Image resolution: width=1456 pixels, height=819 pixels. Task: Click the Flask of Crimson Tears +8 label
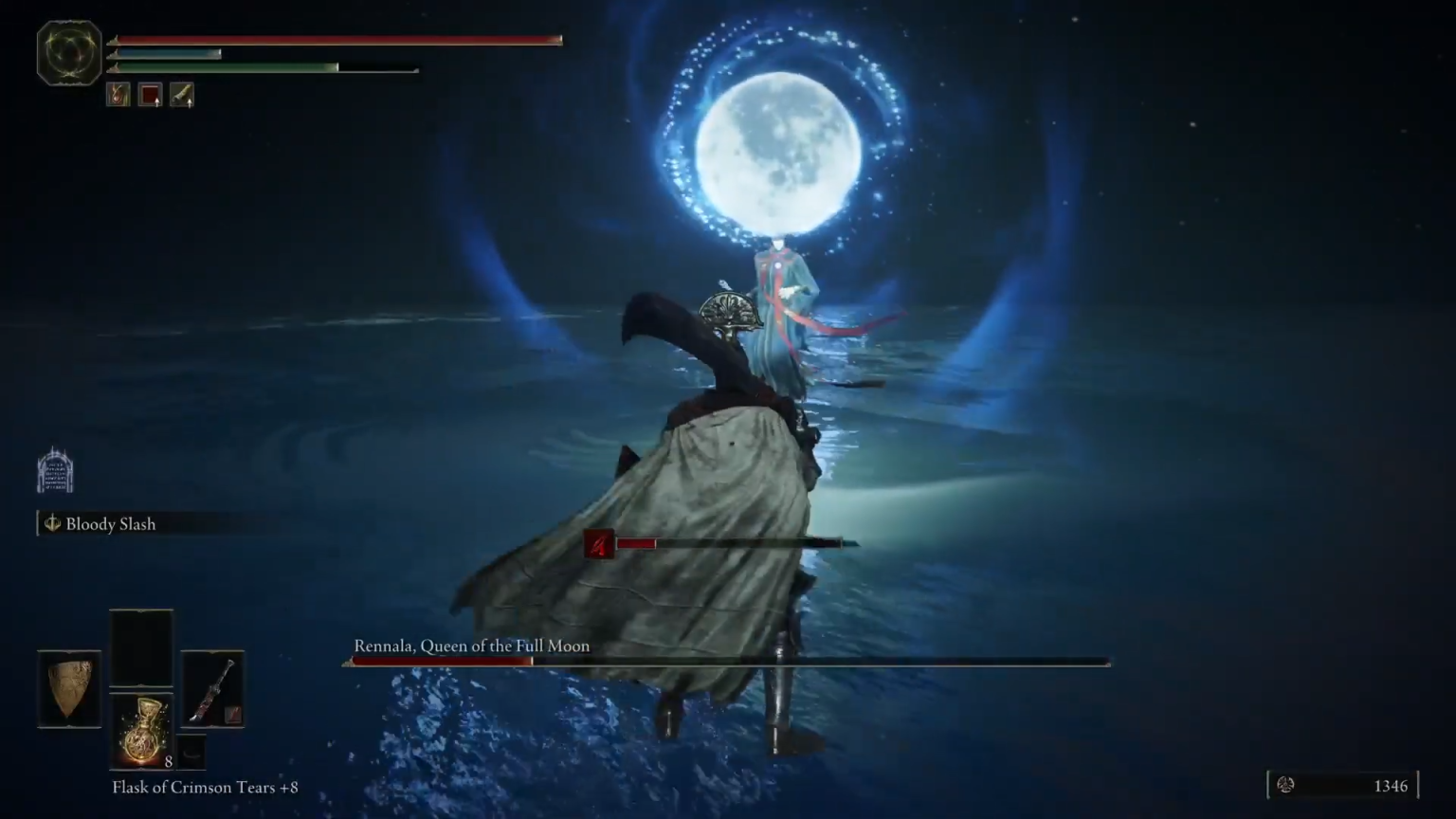(205, 787)
